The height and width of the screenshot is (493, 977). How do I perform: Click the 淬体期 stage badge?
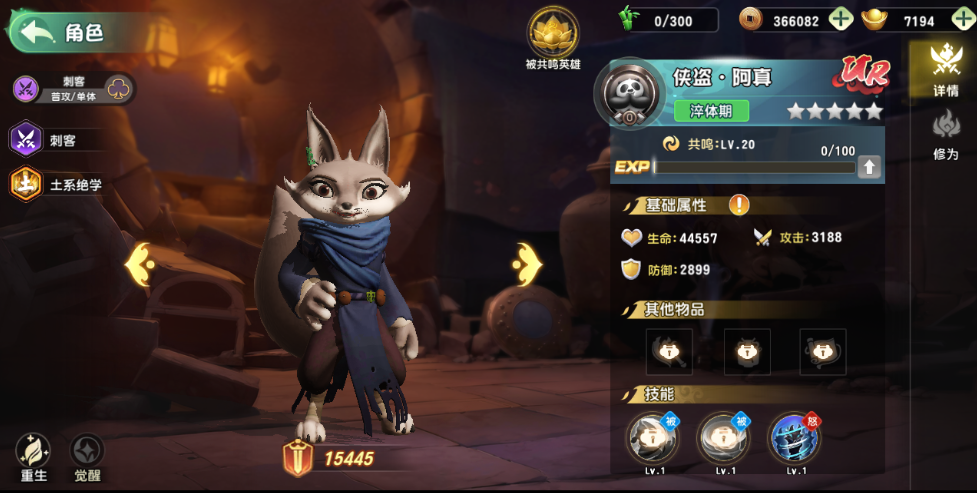711,110
